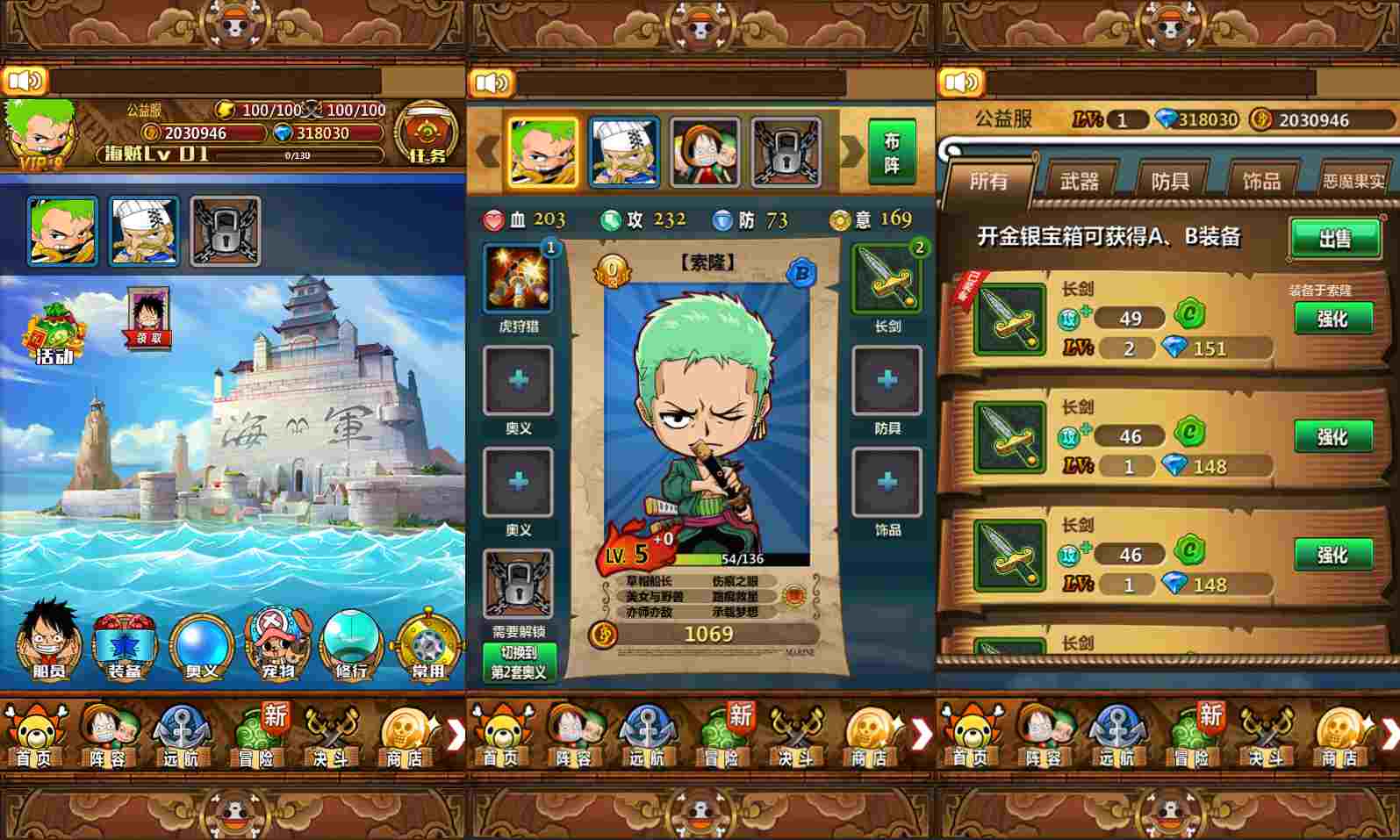The width and height of the screenshot is (1400, 840).
Task: Switch to the 恶魔果实 tab
Action: [1353, 181]
